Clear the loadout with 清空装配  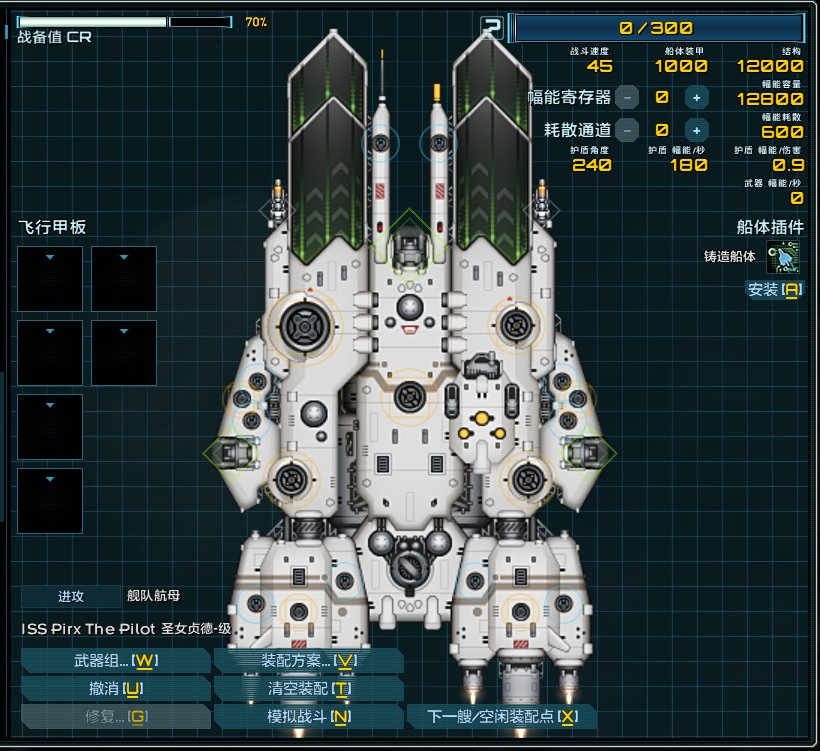(x=308, y=689)
